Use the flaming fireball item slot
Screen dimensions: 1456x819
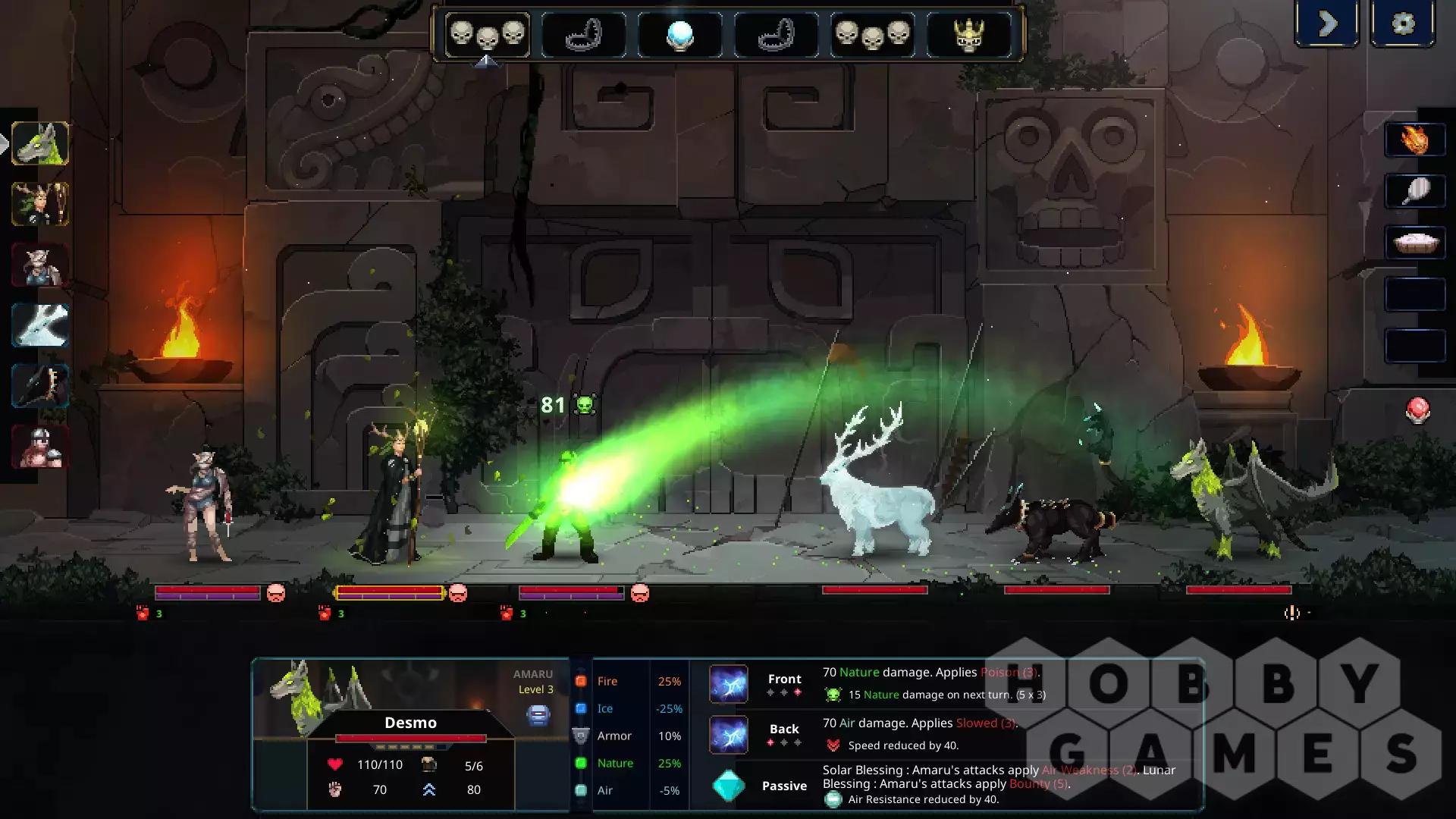(x=1414, y=140)
